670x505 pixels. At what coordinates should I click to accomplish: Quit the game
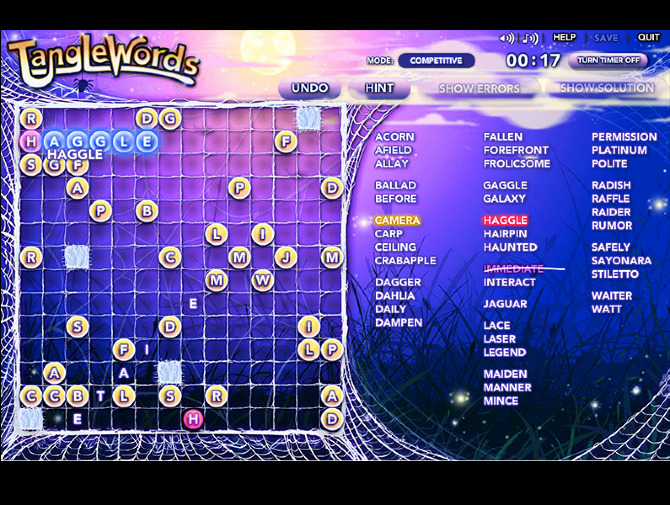(648, 38)
